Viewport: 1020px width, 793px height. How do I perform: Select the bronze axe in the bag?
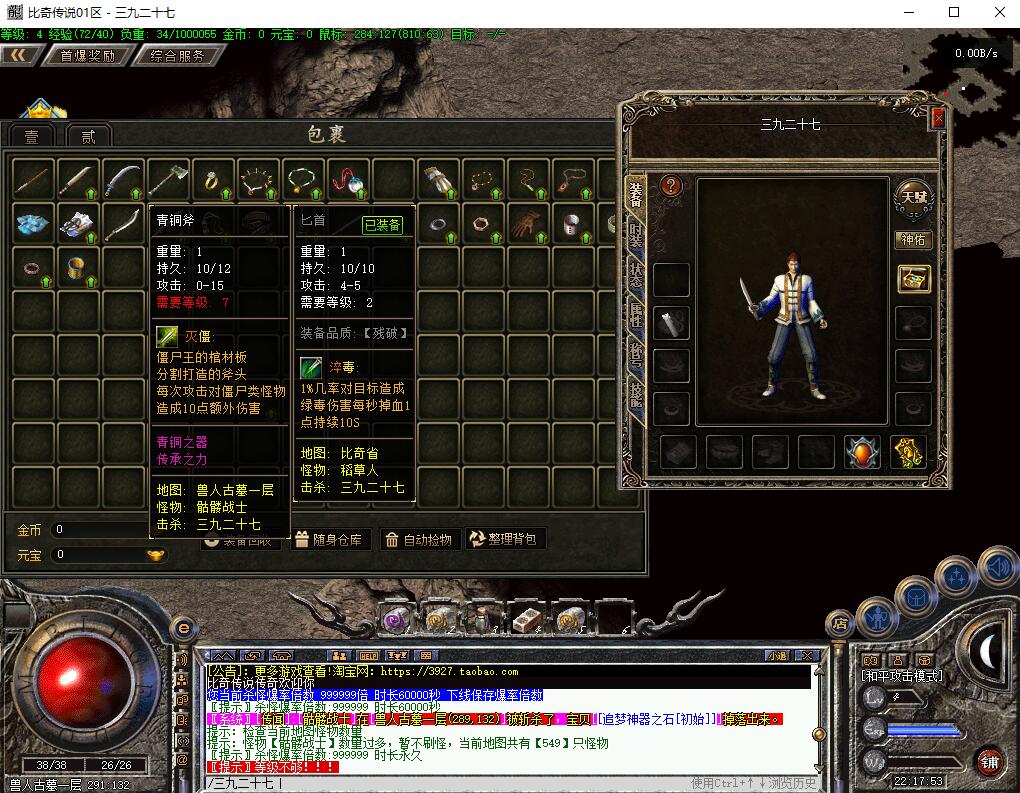(168, 181)
